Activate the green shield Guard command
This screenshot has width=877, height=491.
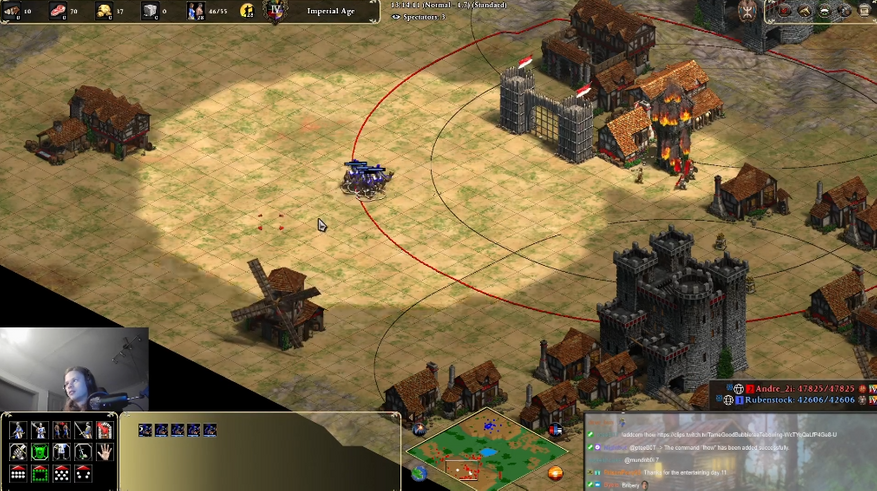pos(40,452)
